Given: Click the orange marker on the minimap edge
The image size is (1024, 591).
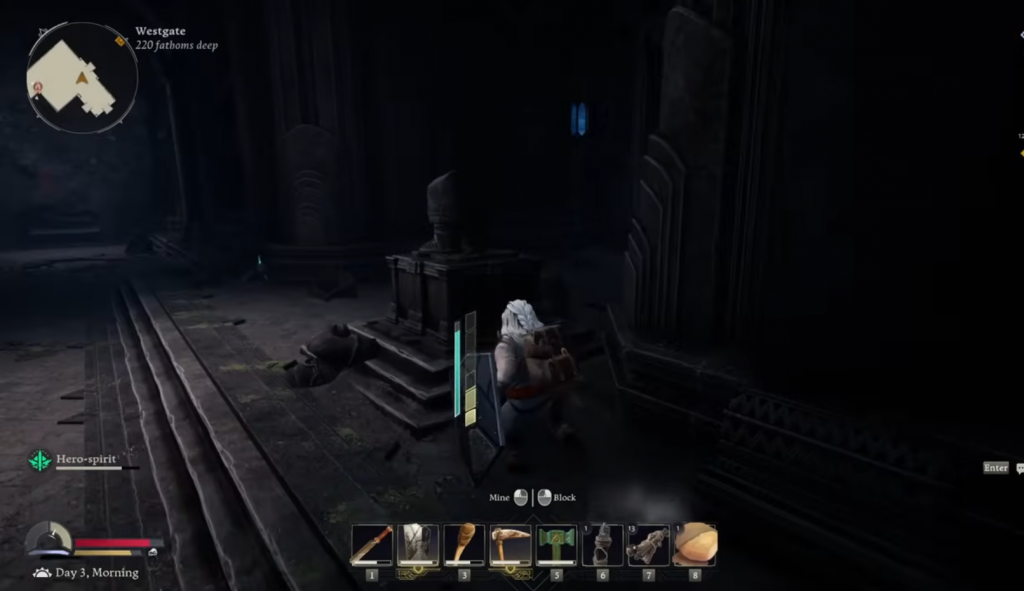Looking at the screenshot, I should click(120, 41).
